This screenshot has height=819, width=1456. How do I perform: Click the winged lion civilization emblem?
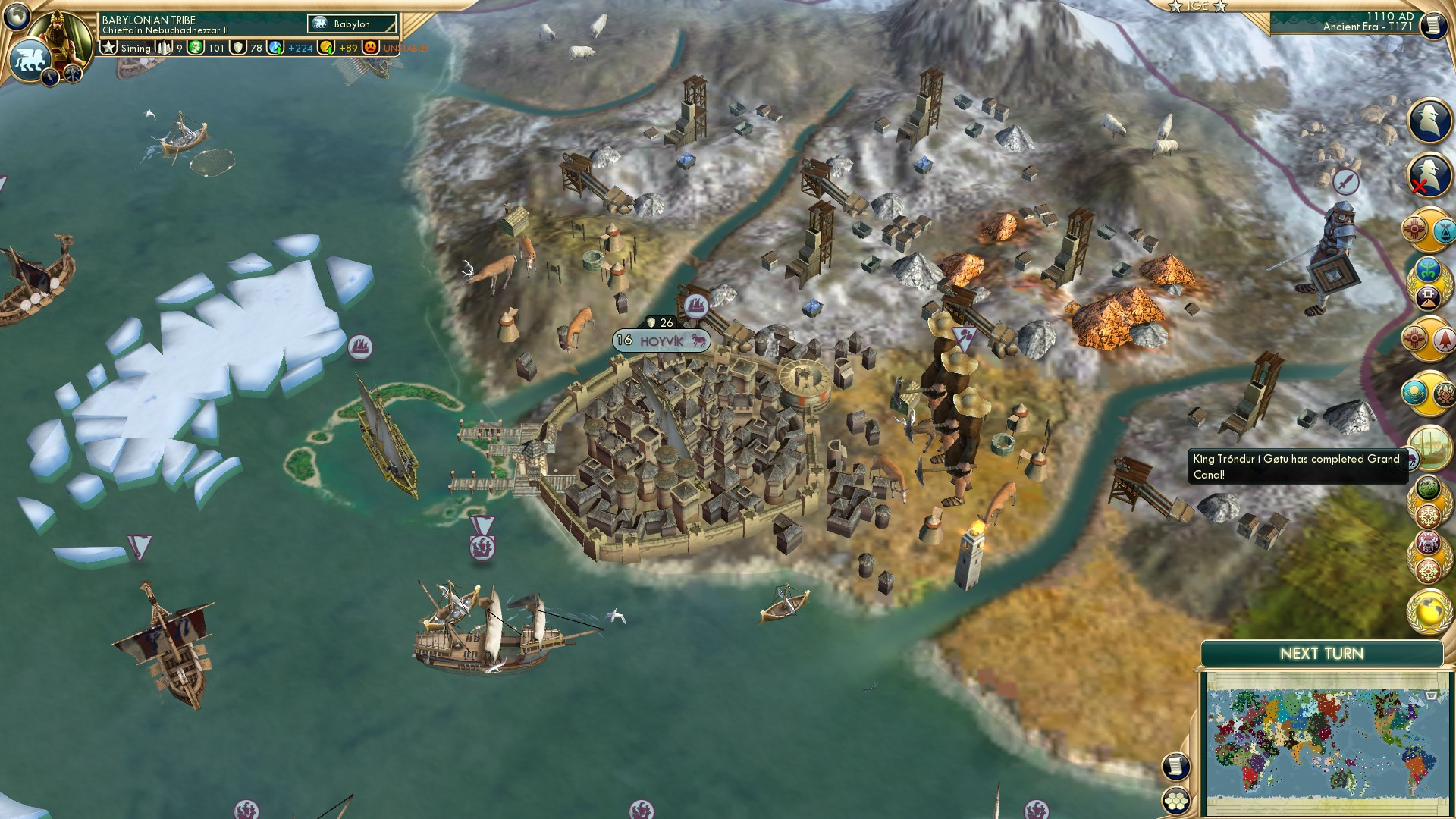coord(29,61)
